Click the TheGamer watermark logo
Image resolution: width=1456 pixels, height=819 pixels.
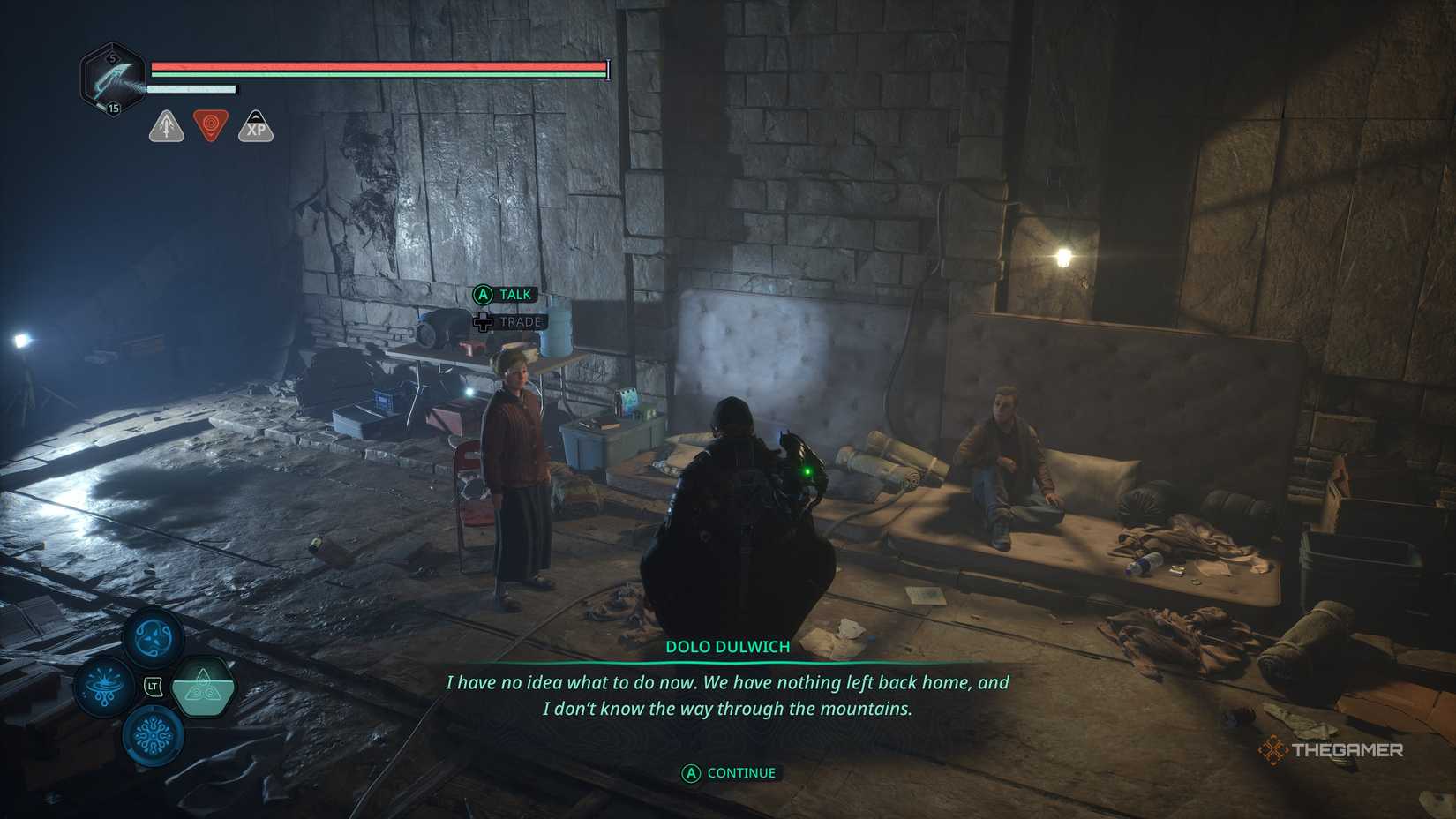tap(1332, 750)
